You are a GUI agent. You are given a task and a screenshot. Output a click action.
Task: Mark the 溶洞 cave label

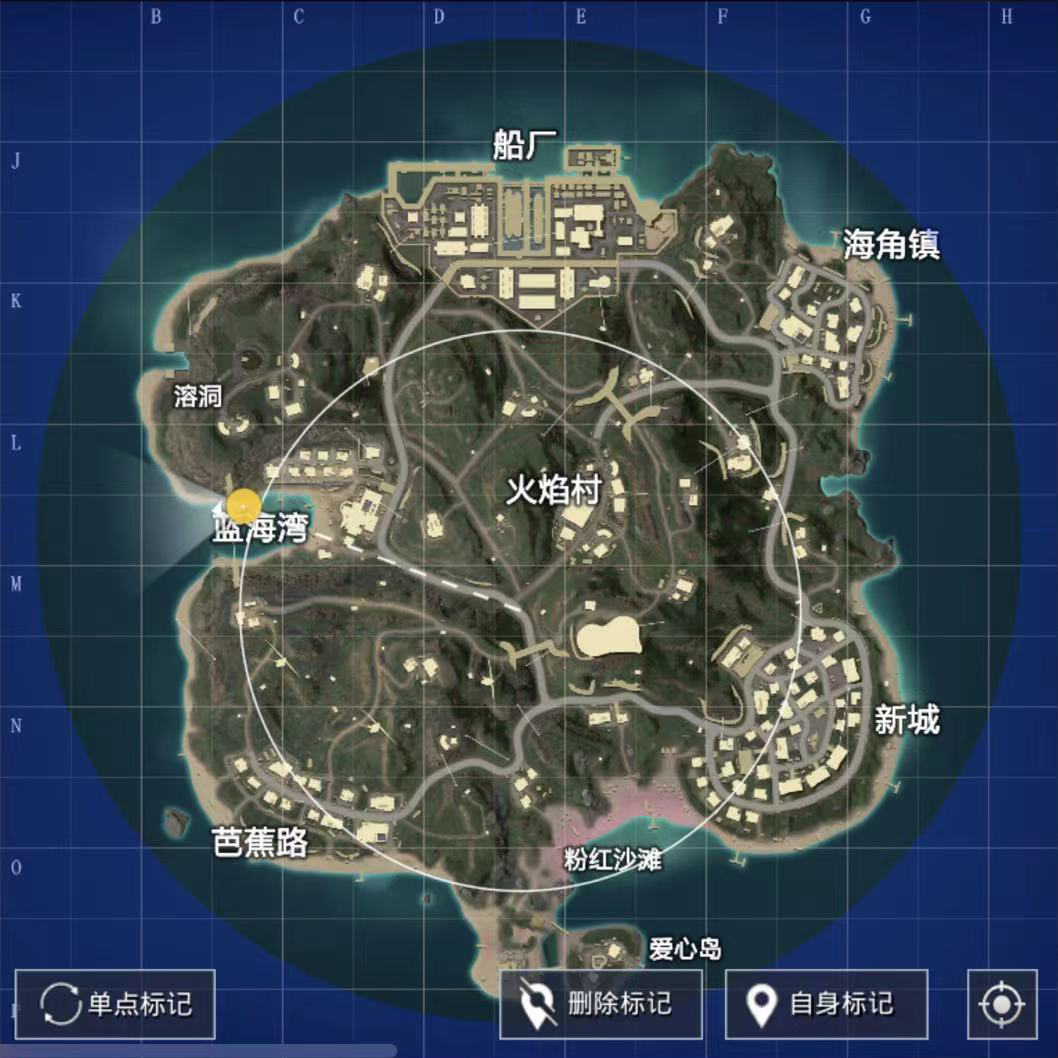click(197, 397)
